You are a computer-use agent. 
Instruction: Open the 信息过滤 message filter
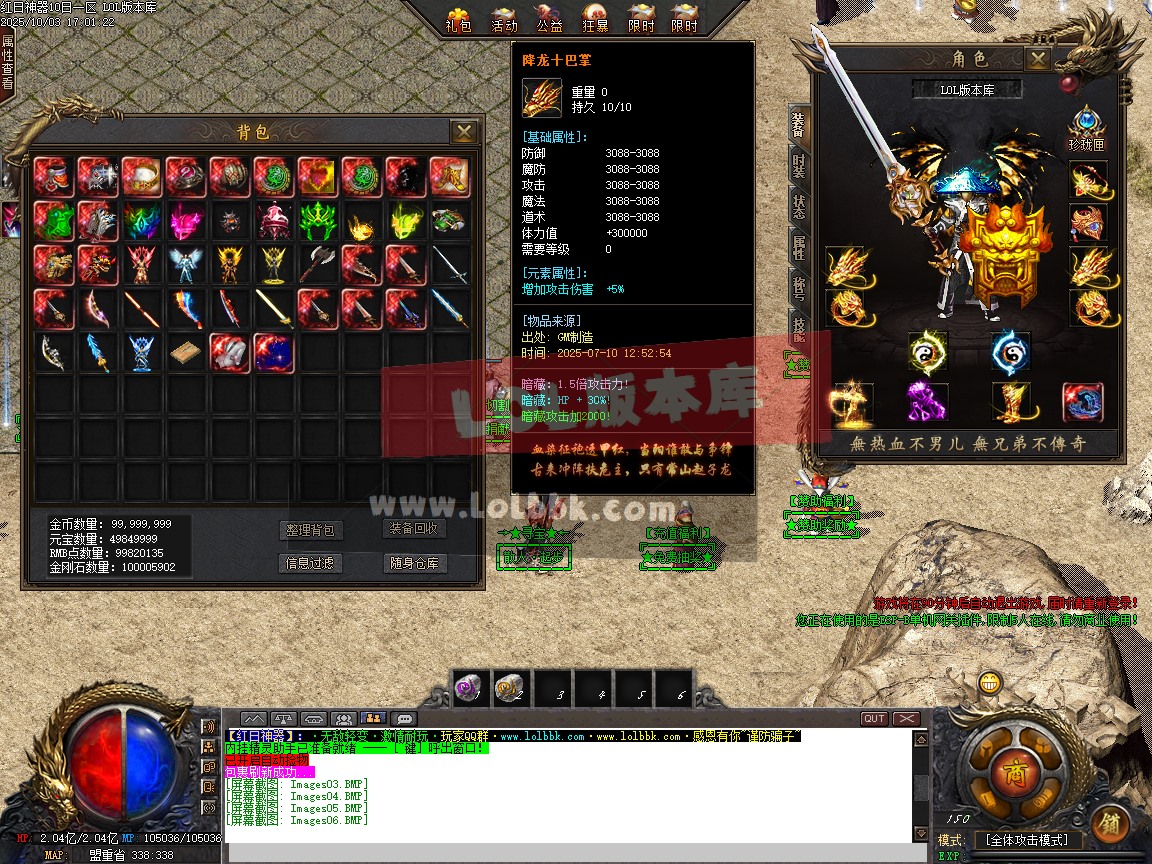[310, 564]
